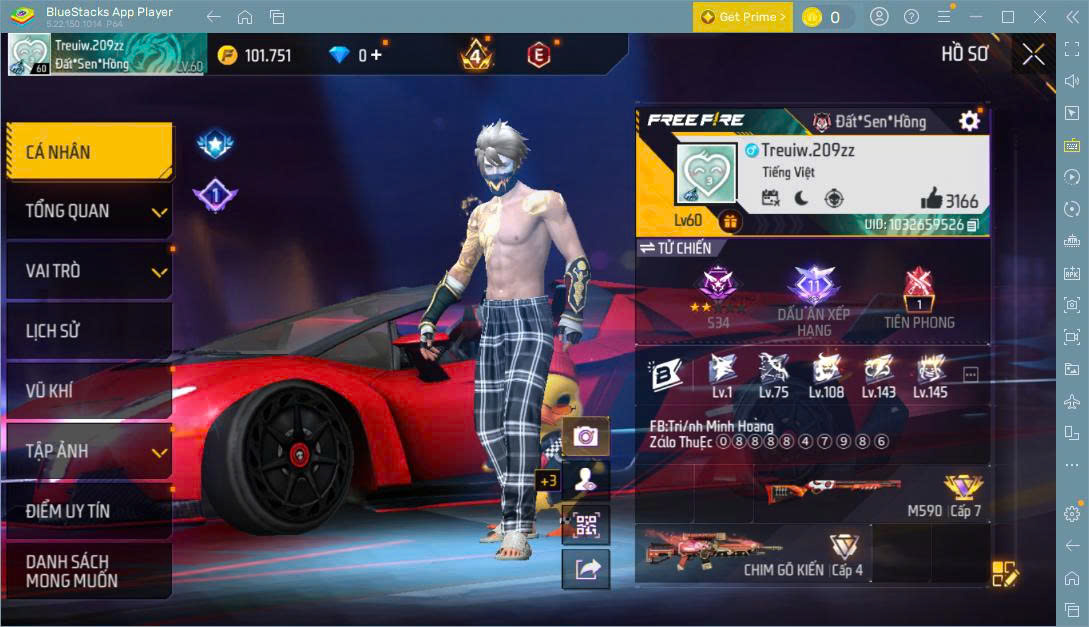Open profile settings gear icon
1089x627 pixels.
(969, 121)
